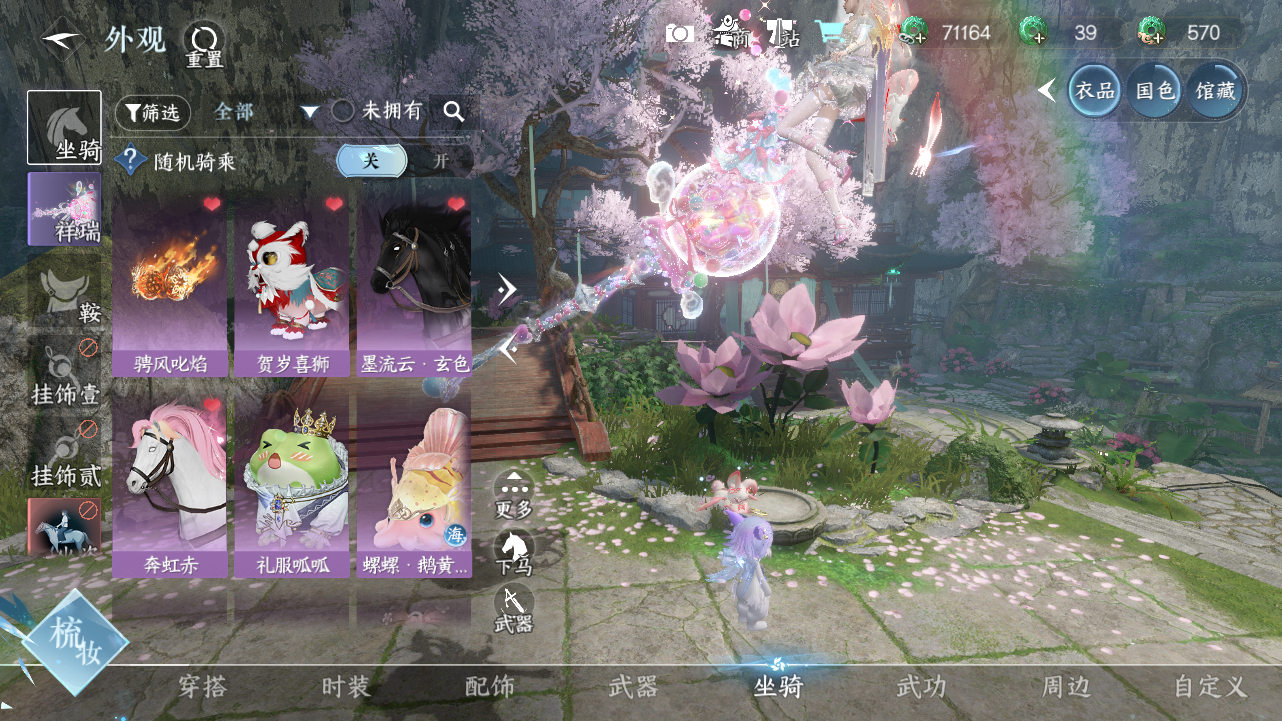Click the 下马 dismount button
This screenshot has height=721, width=1282.
(x=514, y=553)
